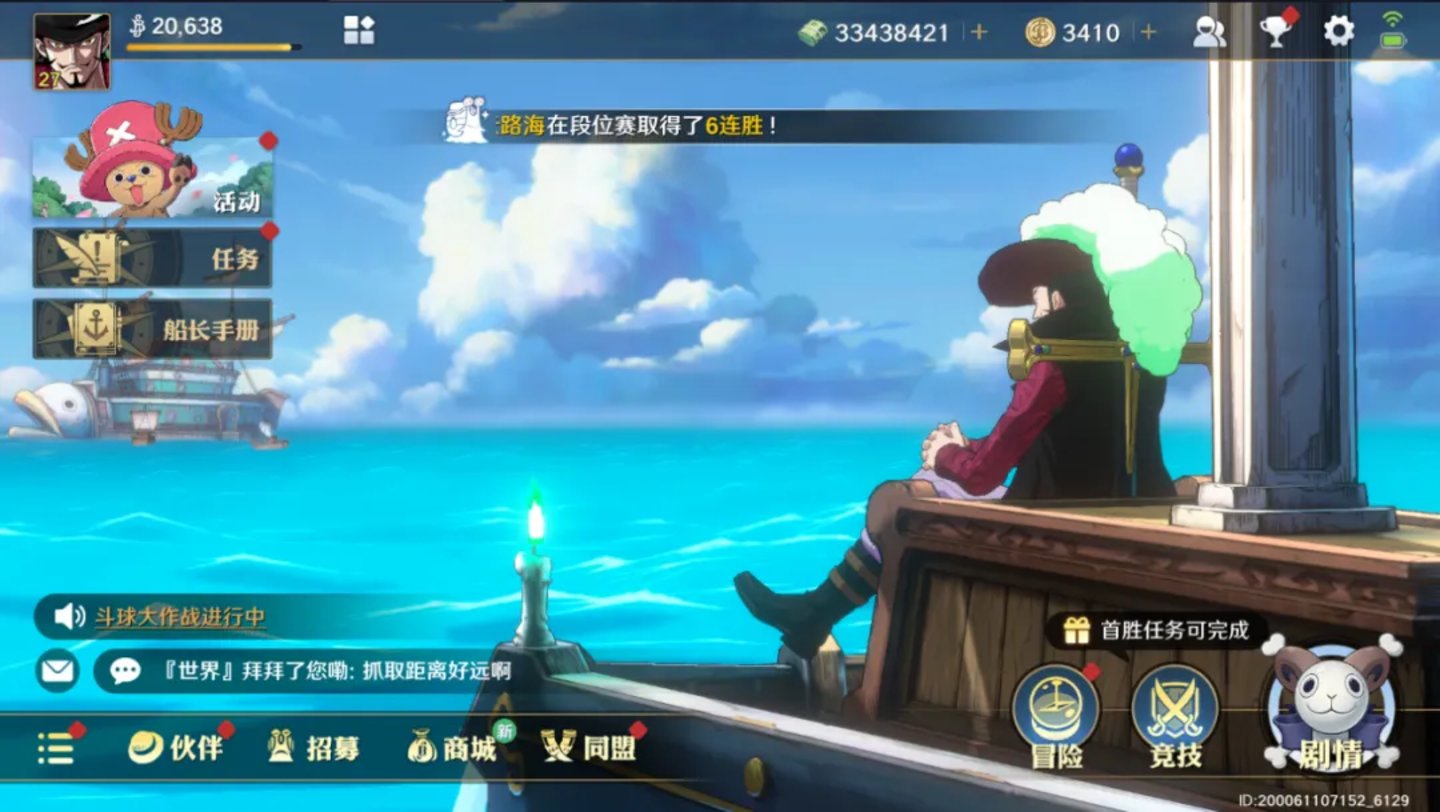Open the gear settings menu
Screen dimensions: 1440x812
1338,32
